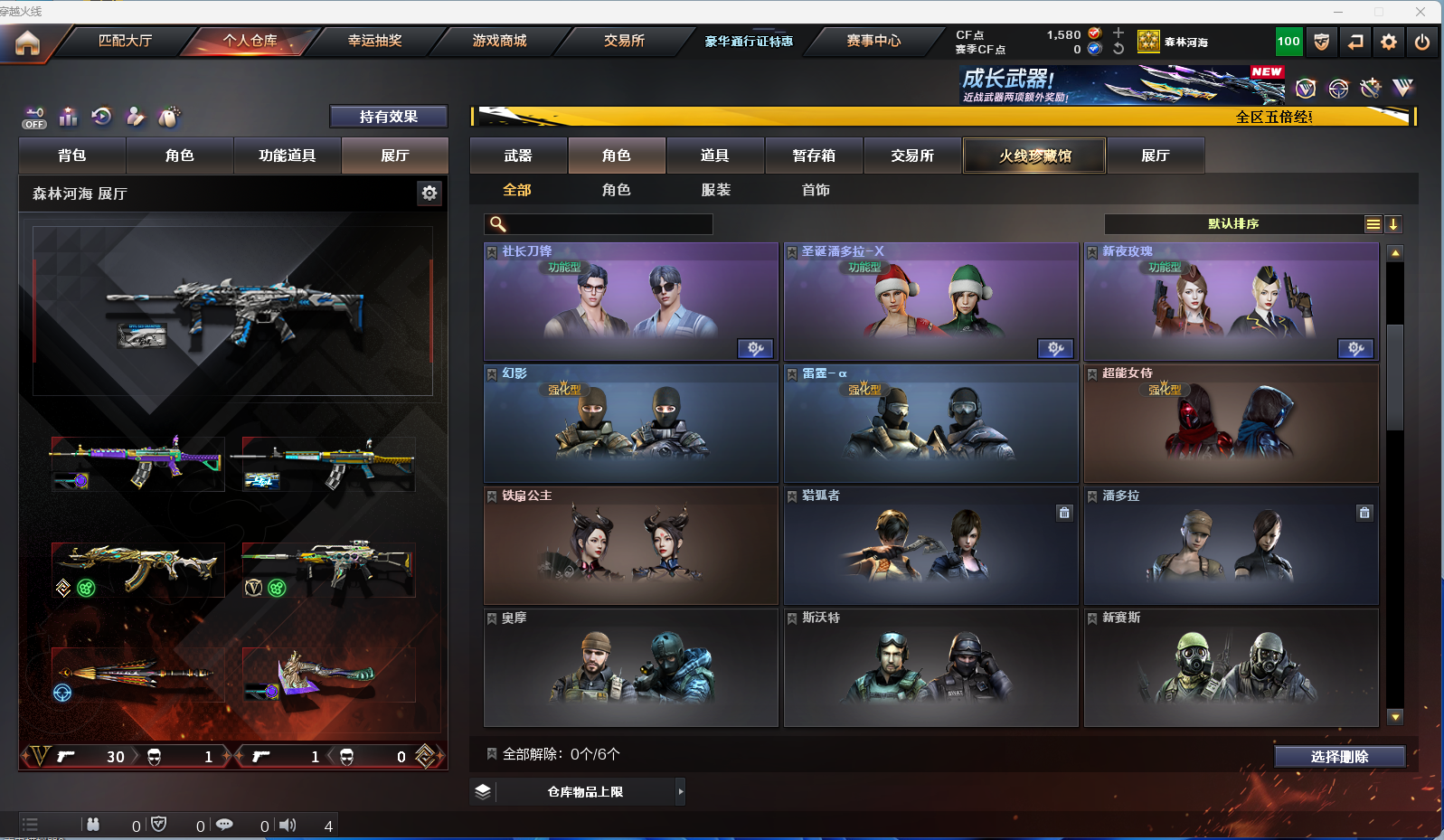Close the game window
The height and width of the screenshot is (840, 1444).
click(1420, 12)
